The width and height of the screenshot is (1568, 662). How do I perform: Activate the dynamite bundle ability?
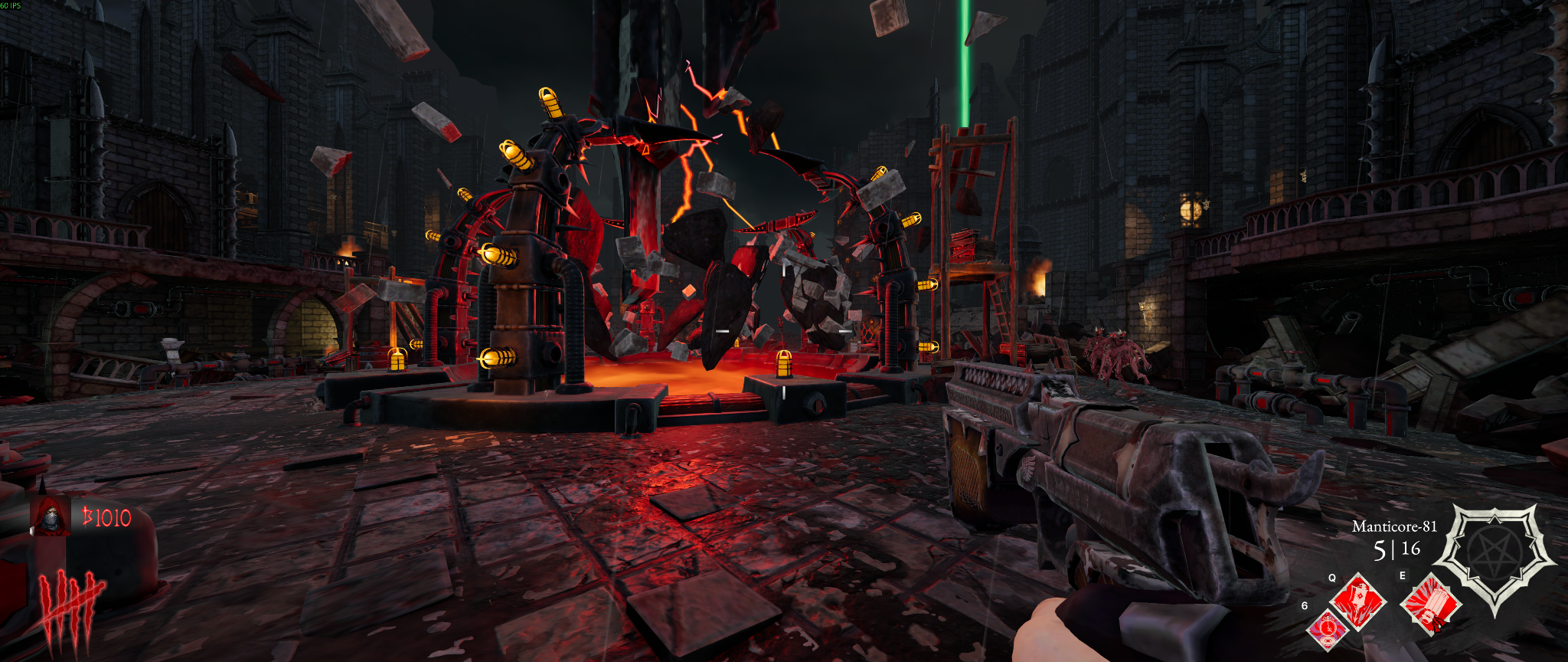click(x=1430, y=605)
